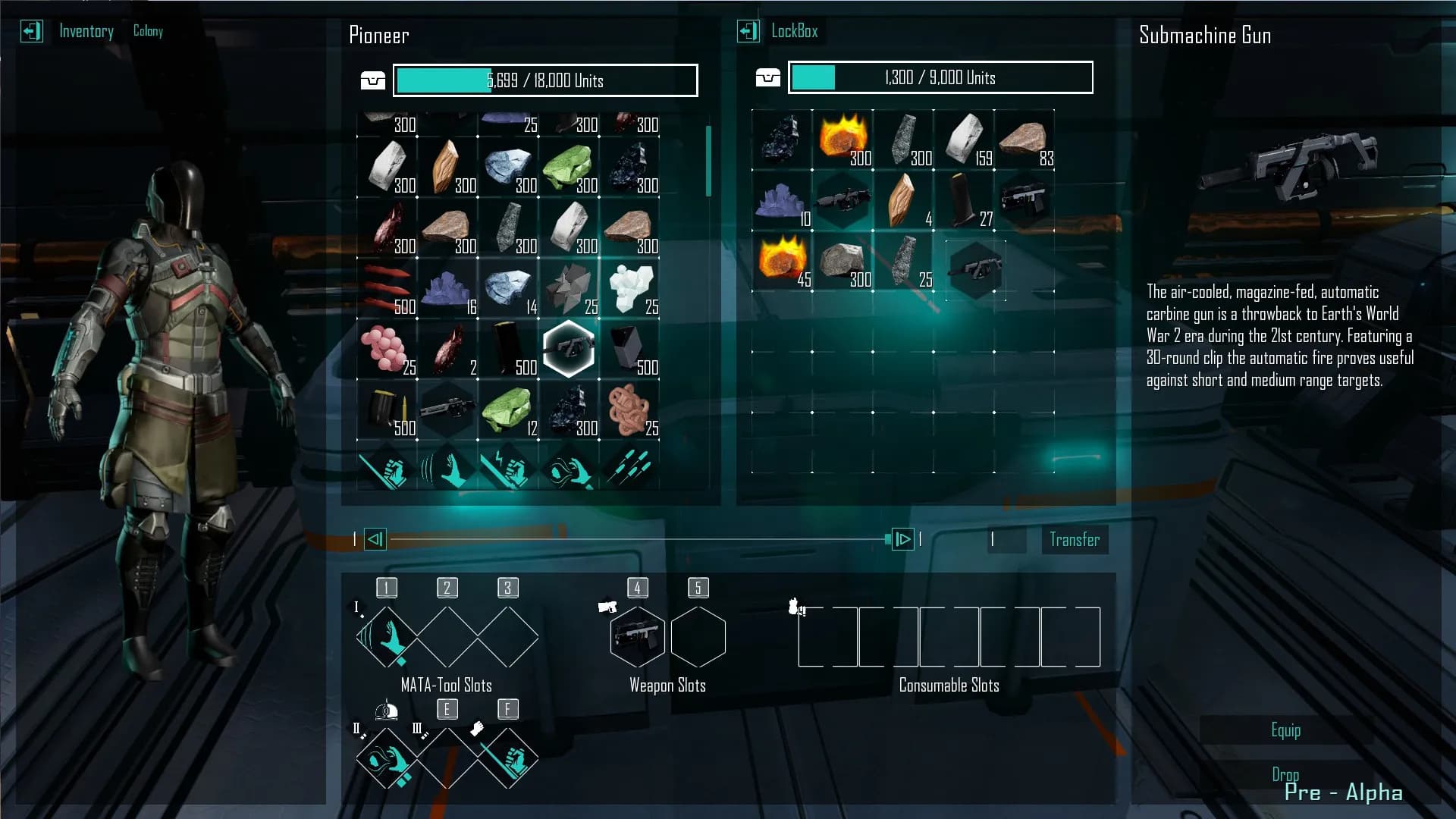This screenshot has width=1456, height=819.
Task: Equip the Submachine Gun
Action: click(x=1285, y=730)
